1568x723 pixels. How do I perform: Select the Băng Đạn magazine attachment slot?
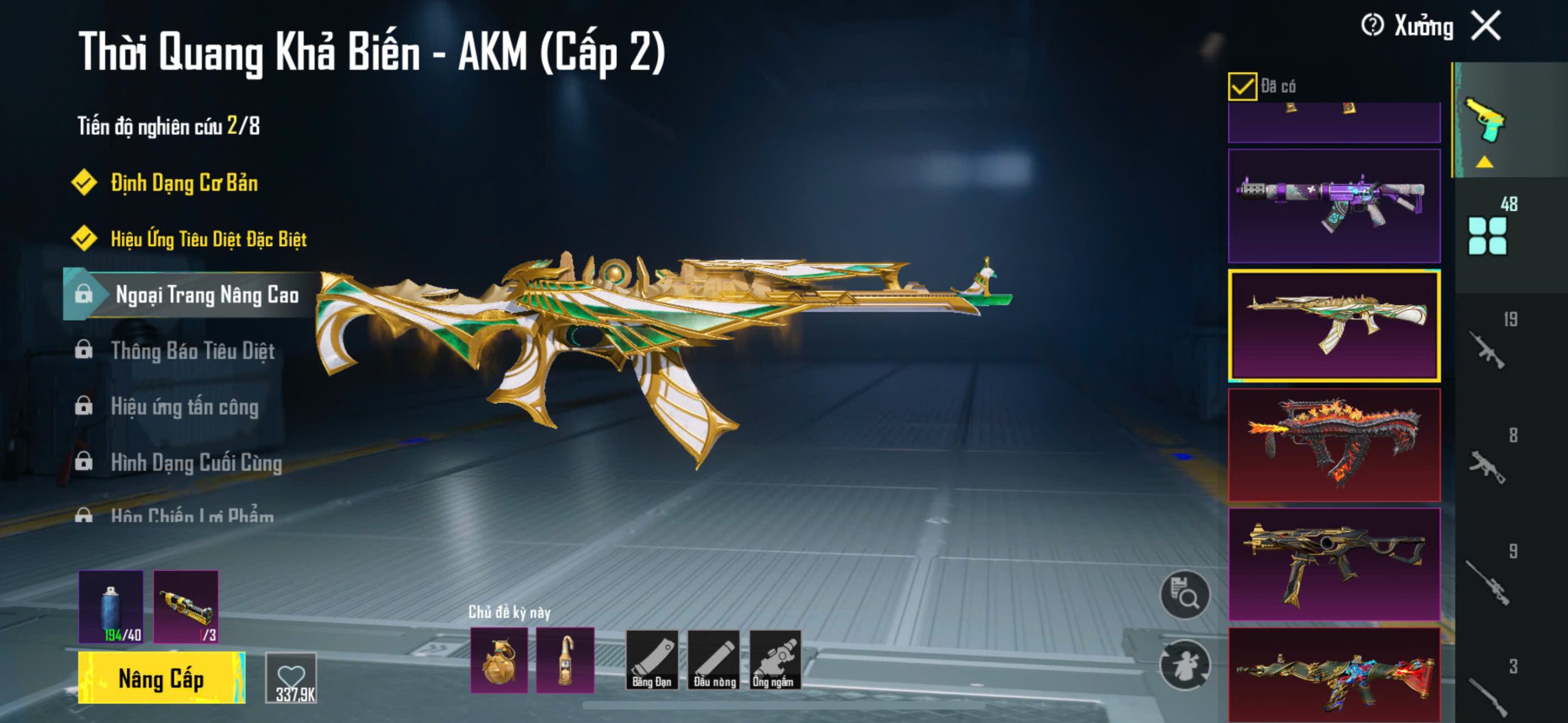pyautogui.click(x=652, y=661)
